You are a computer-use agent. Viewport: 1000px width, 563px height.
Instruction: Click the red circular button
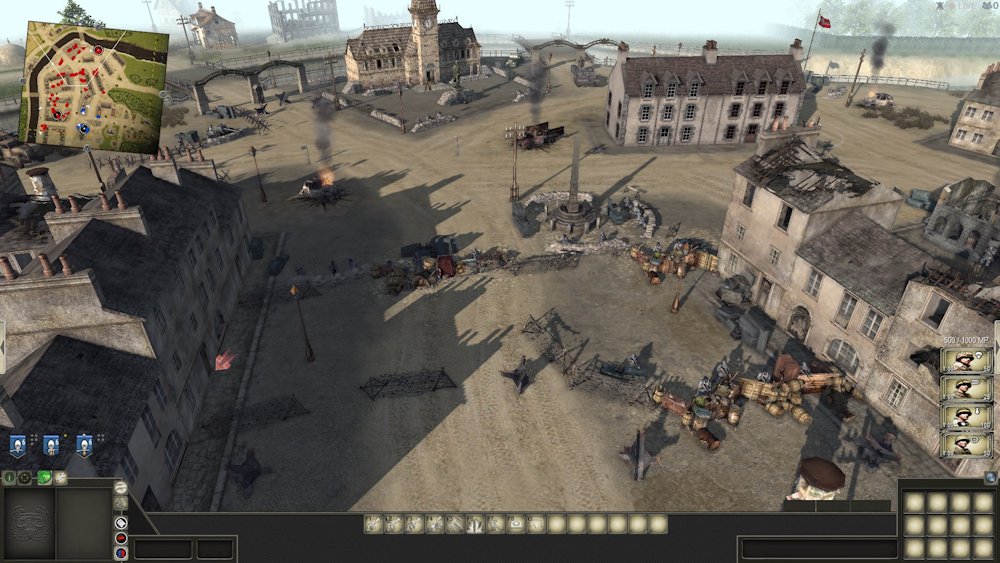tap(121, 538)
